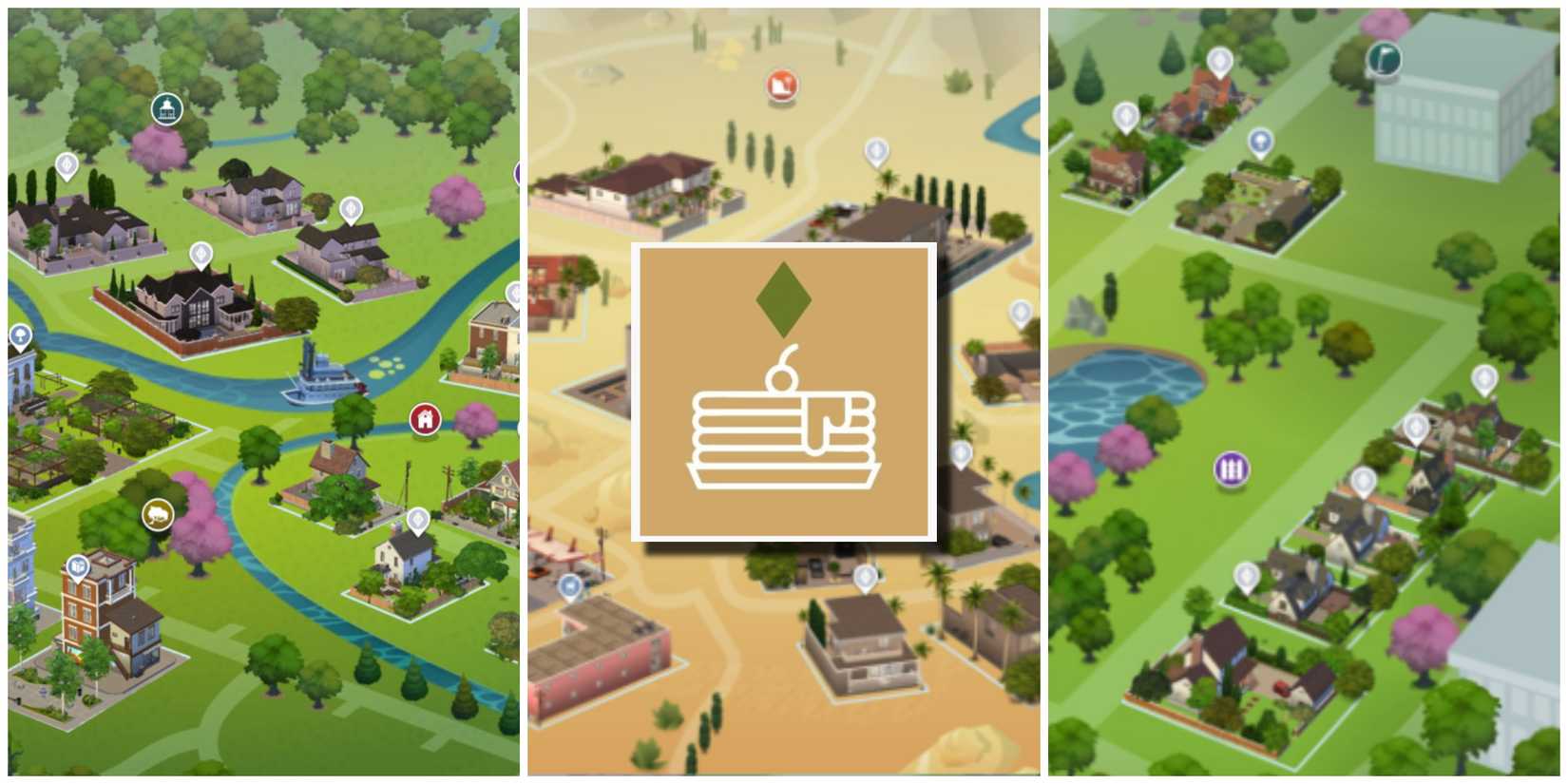The width and height of the screenshot is (1568, 784).
Task: Open the yellow fishing spot marker
Action: pyautogui.click(x=156, y=513)
